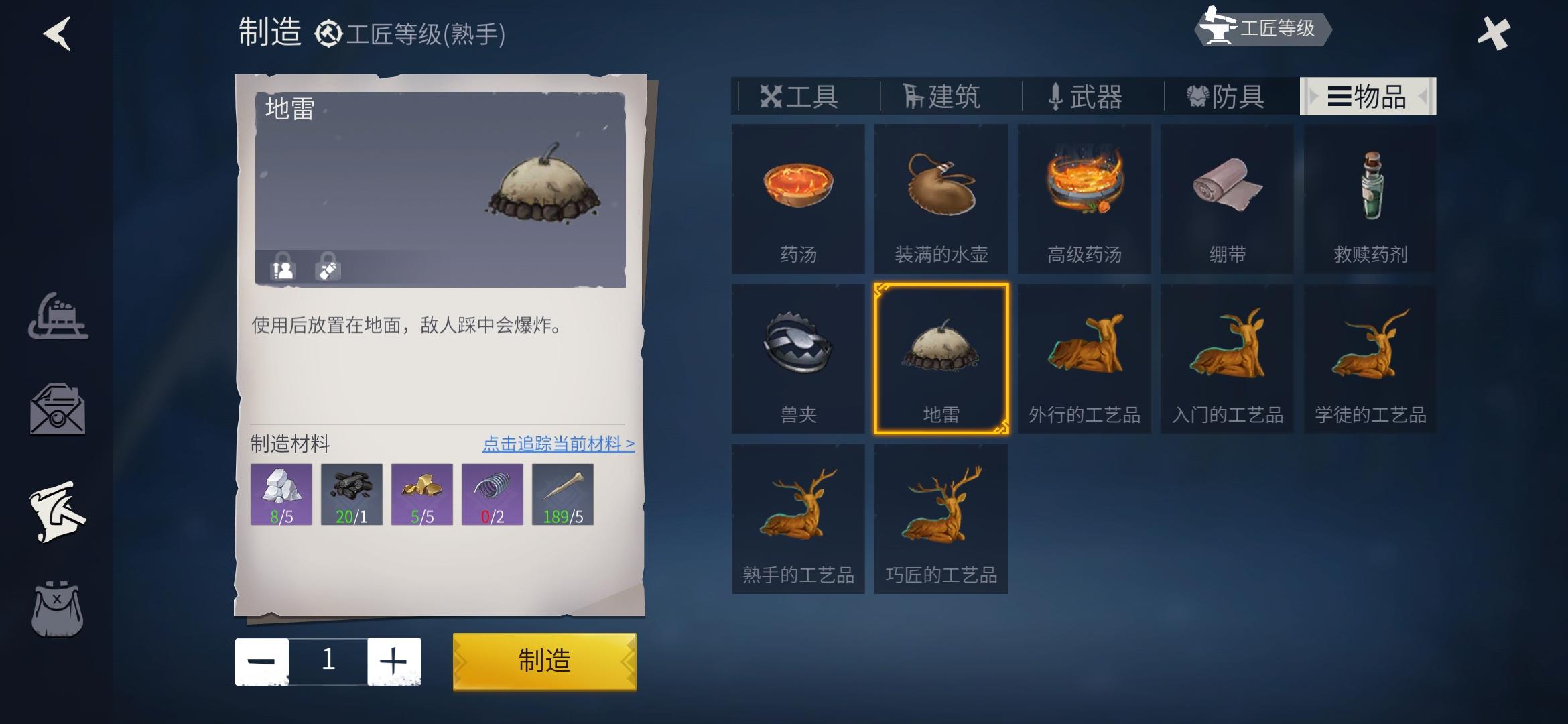Screen dimensions: 1568x724
Task: Select the 绷带 bandage recipe icon
Action: click(1226, 198)
